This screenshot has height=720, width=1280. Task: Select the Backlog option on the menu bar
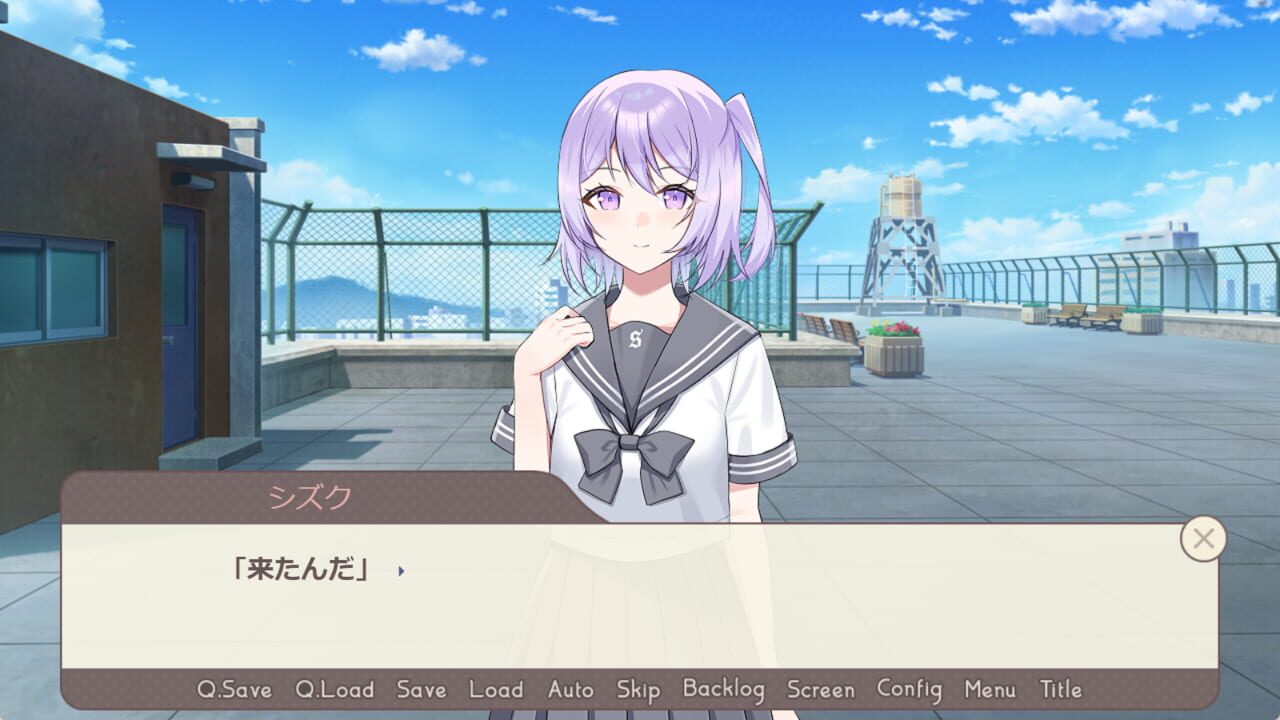(723, 690)
